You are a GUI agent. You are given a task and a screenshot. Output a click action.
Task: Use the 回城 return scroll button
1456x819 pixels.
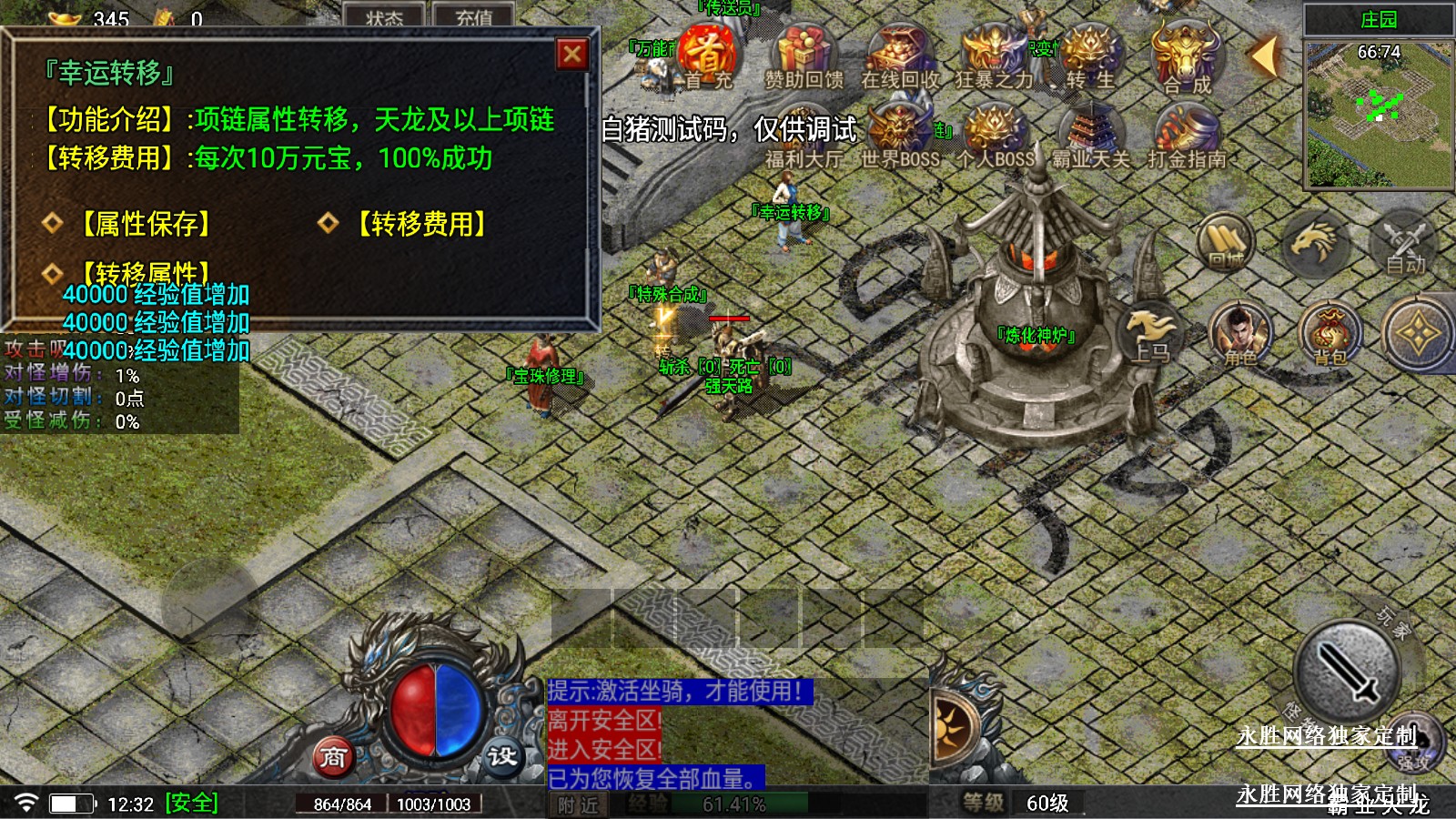(x=1226, y=241)
